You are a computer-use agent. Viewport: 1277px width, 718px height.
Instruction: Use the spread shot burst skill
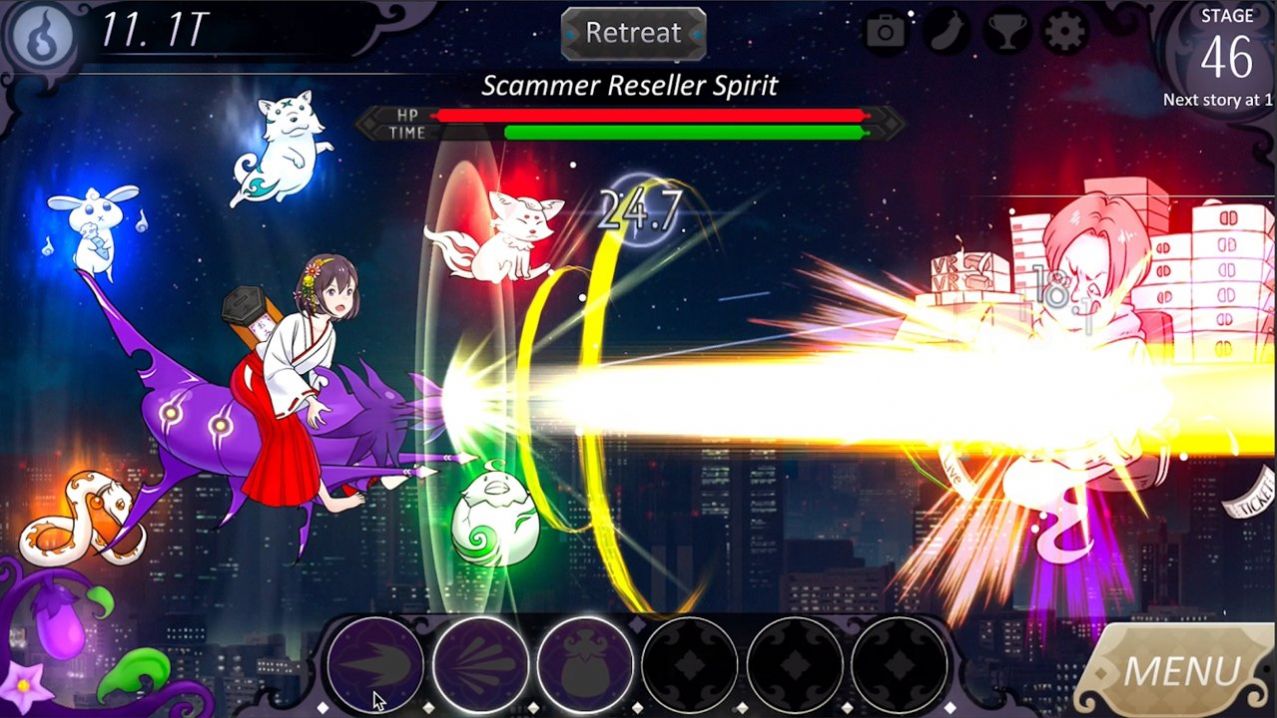coord(481,664)
